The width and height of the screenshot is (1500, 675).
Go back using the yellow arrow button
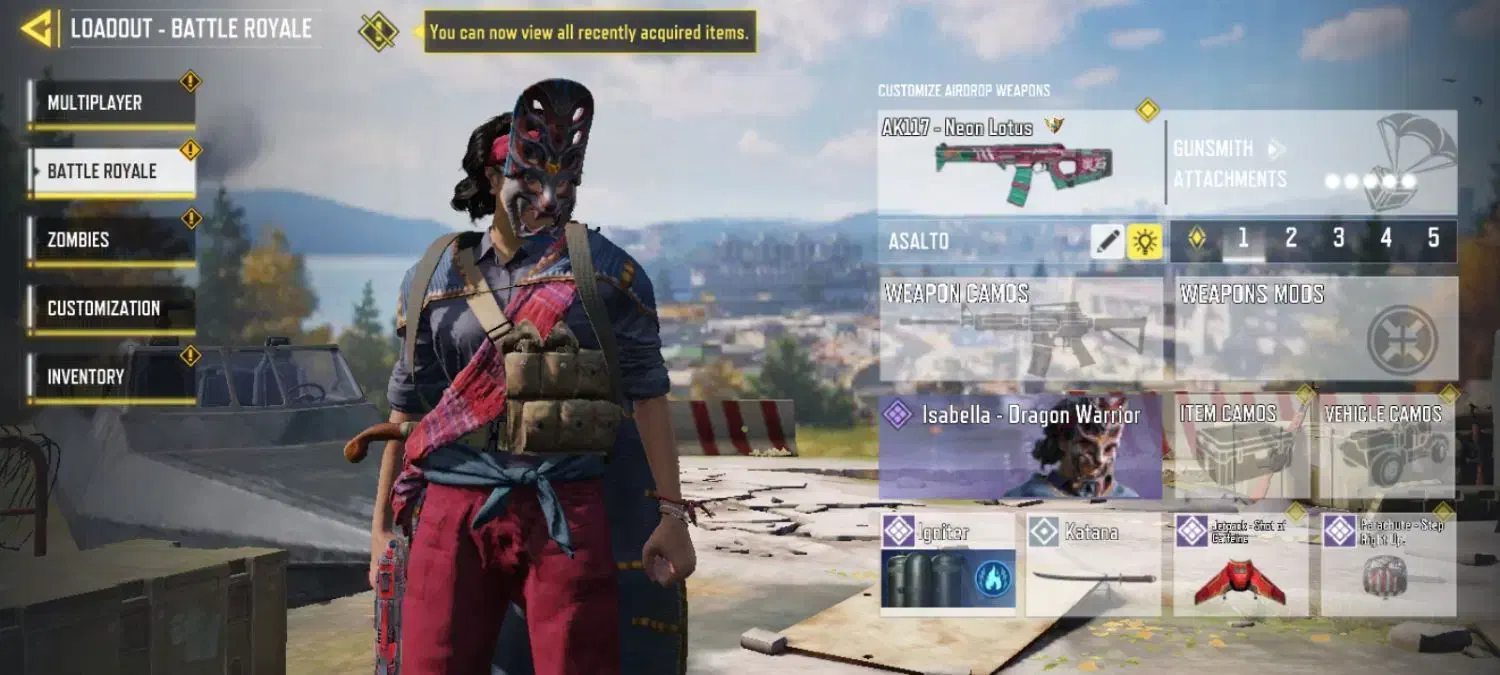(x=37, y=29)
